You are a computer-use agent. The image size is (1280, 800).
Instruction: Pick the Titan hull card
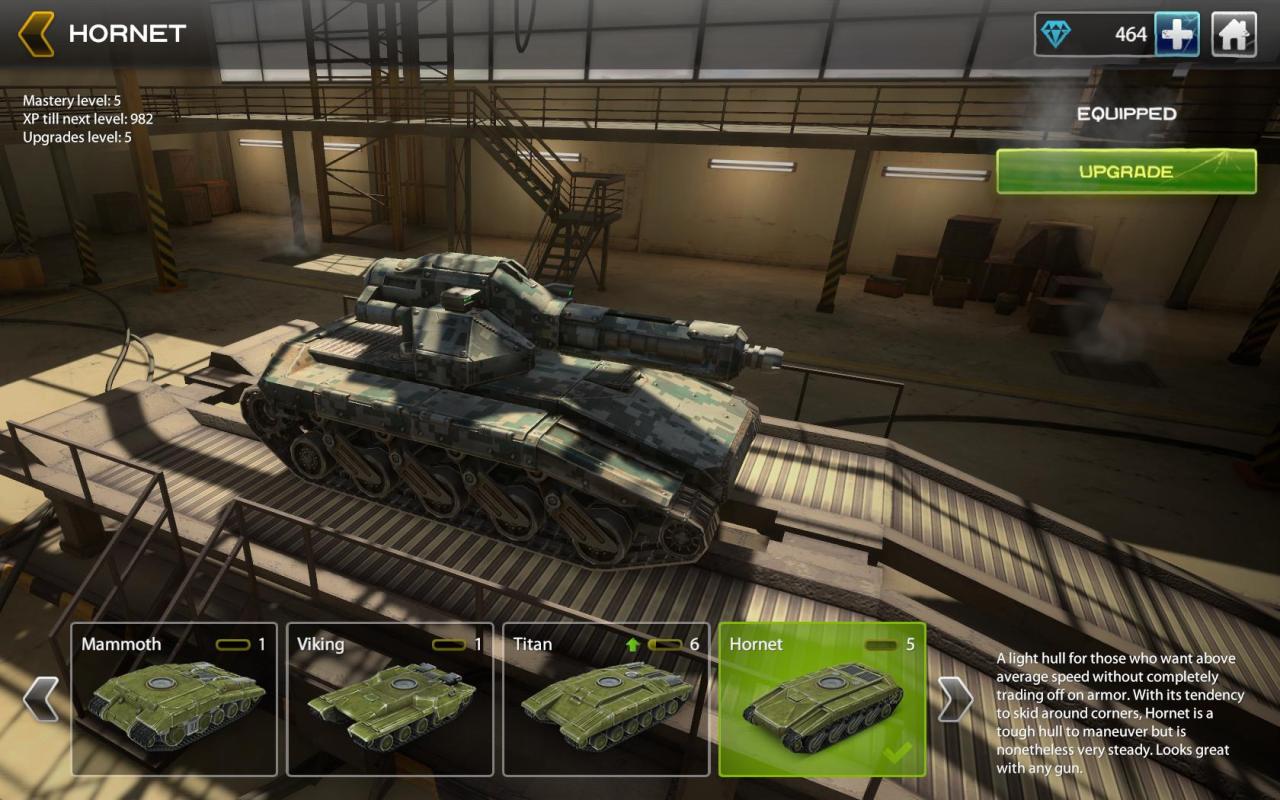(x=606, y=699)
